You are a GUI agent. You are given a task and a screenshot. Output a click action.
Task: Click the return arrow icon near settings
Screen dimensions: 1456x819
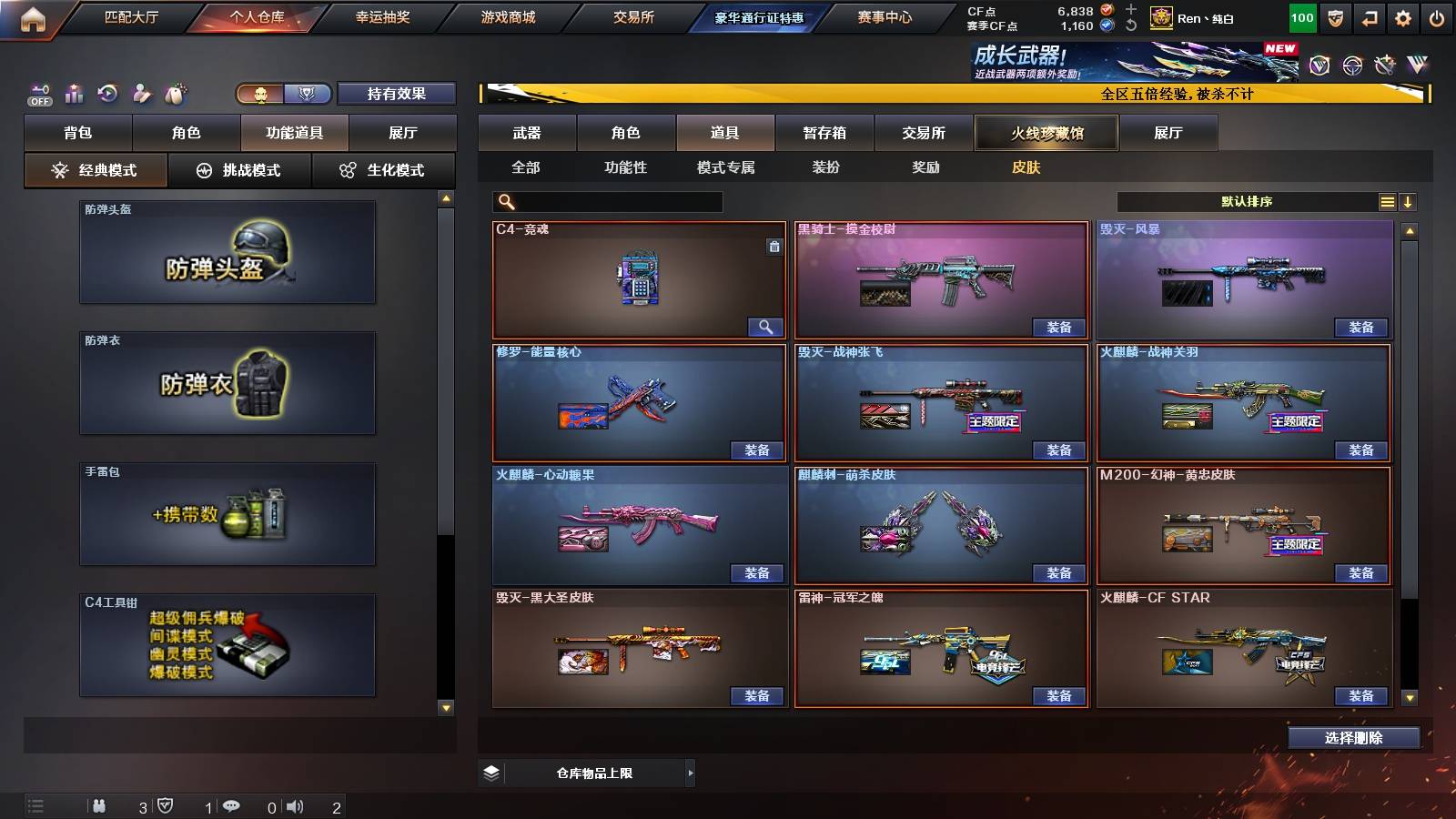coord(1369,16)
